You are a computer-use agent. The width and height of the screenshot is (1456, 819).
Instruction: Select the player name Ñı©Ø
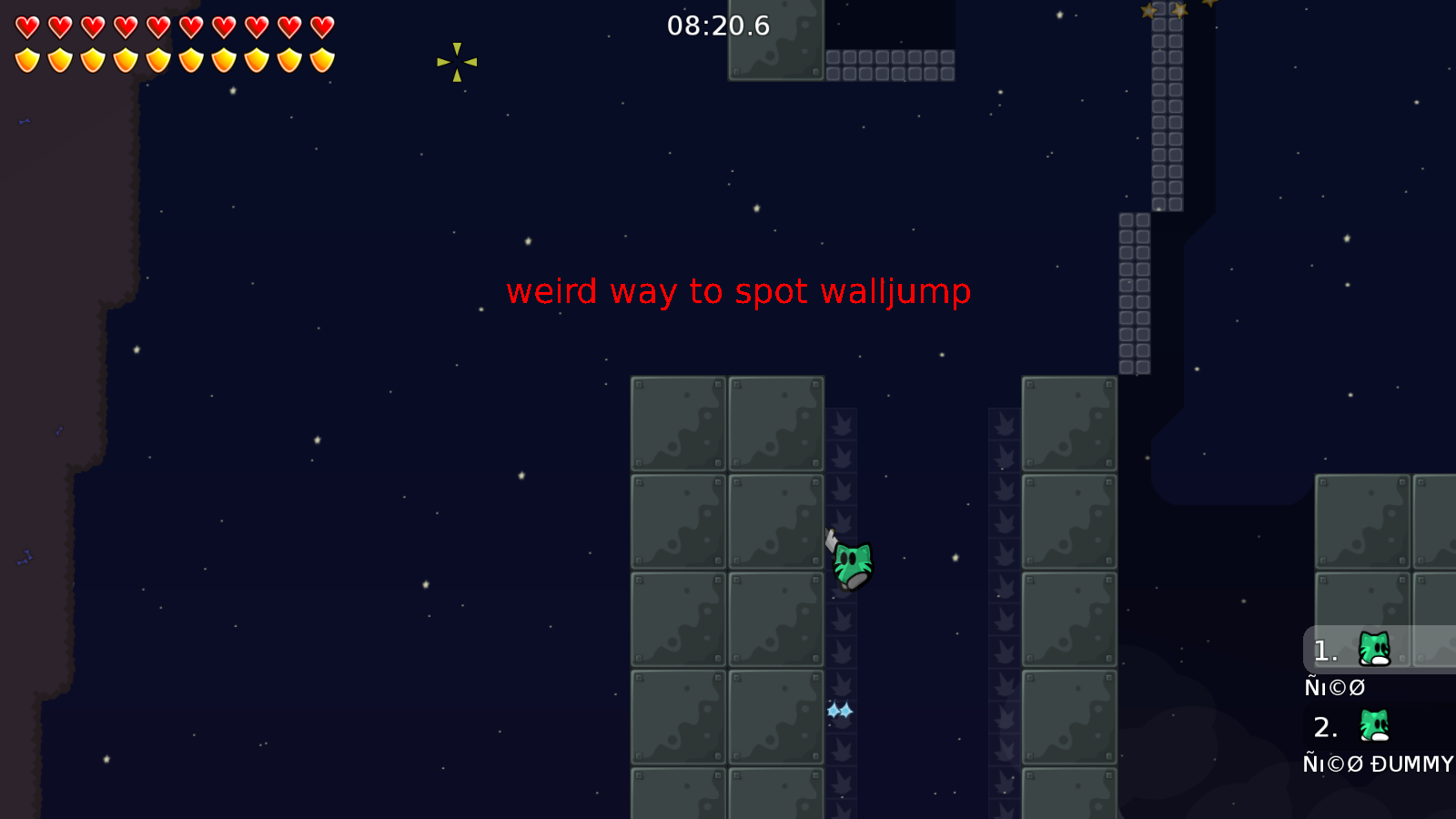click(x=1335, y=687)
